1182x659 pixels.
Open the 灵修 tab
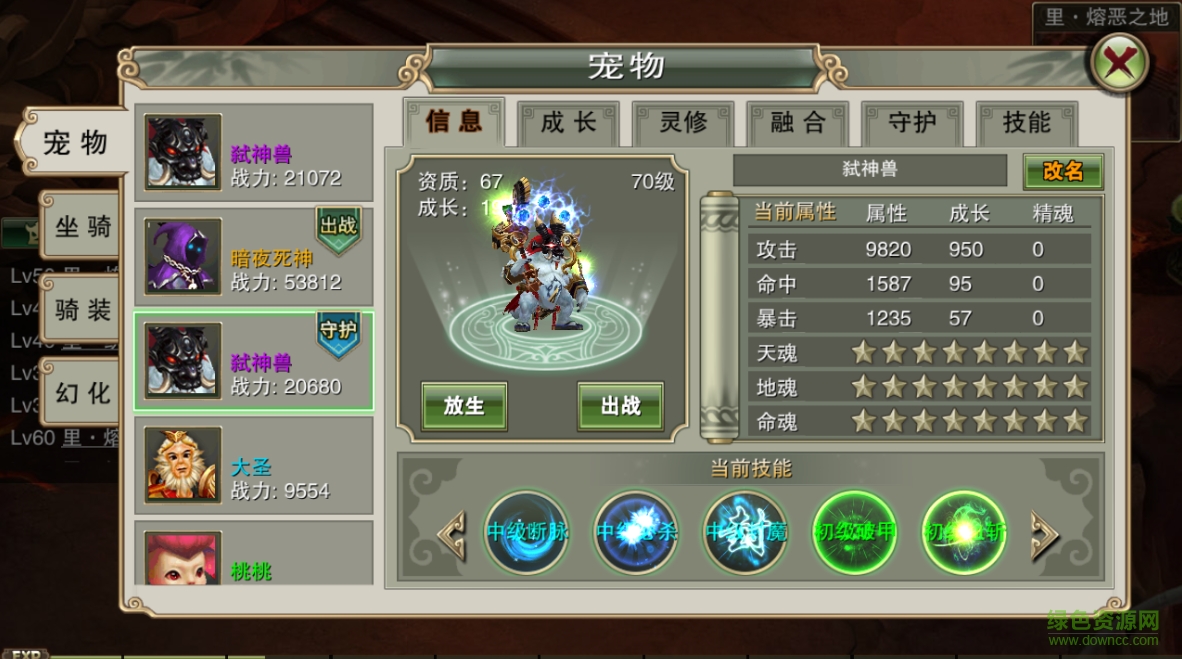pos(684,123)
